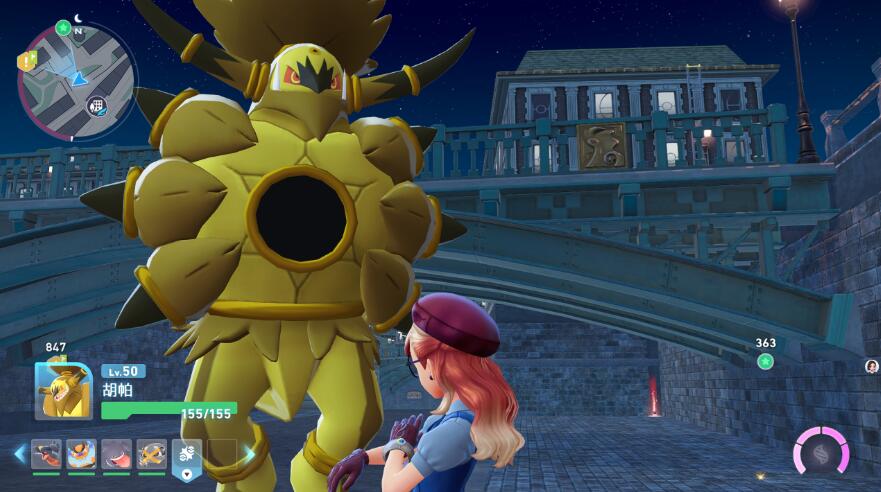
Task: Click the yellow exclamation quest marker
Action: (24, 62)
